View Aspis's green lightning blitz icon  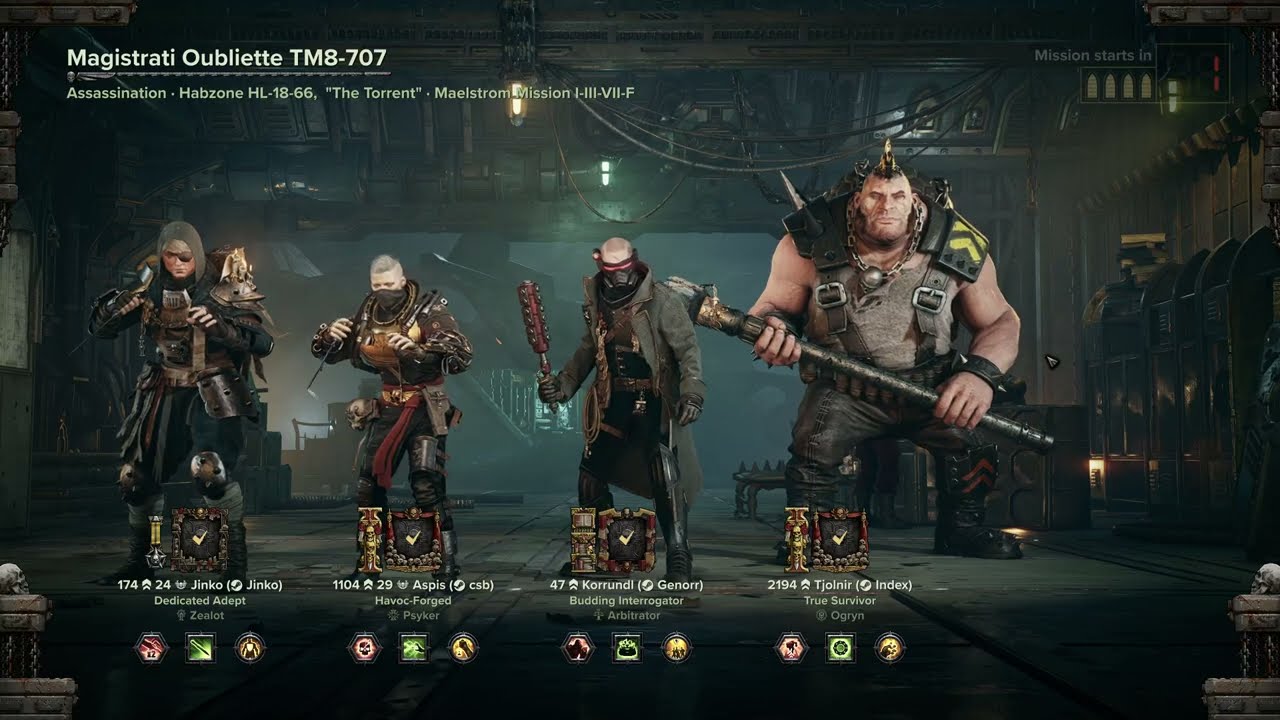coord(414,648)
